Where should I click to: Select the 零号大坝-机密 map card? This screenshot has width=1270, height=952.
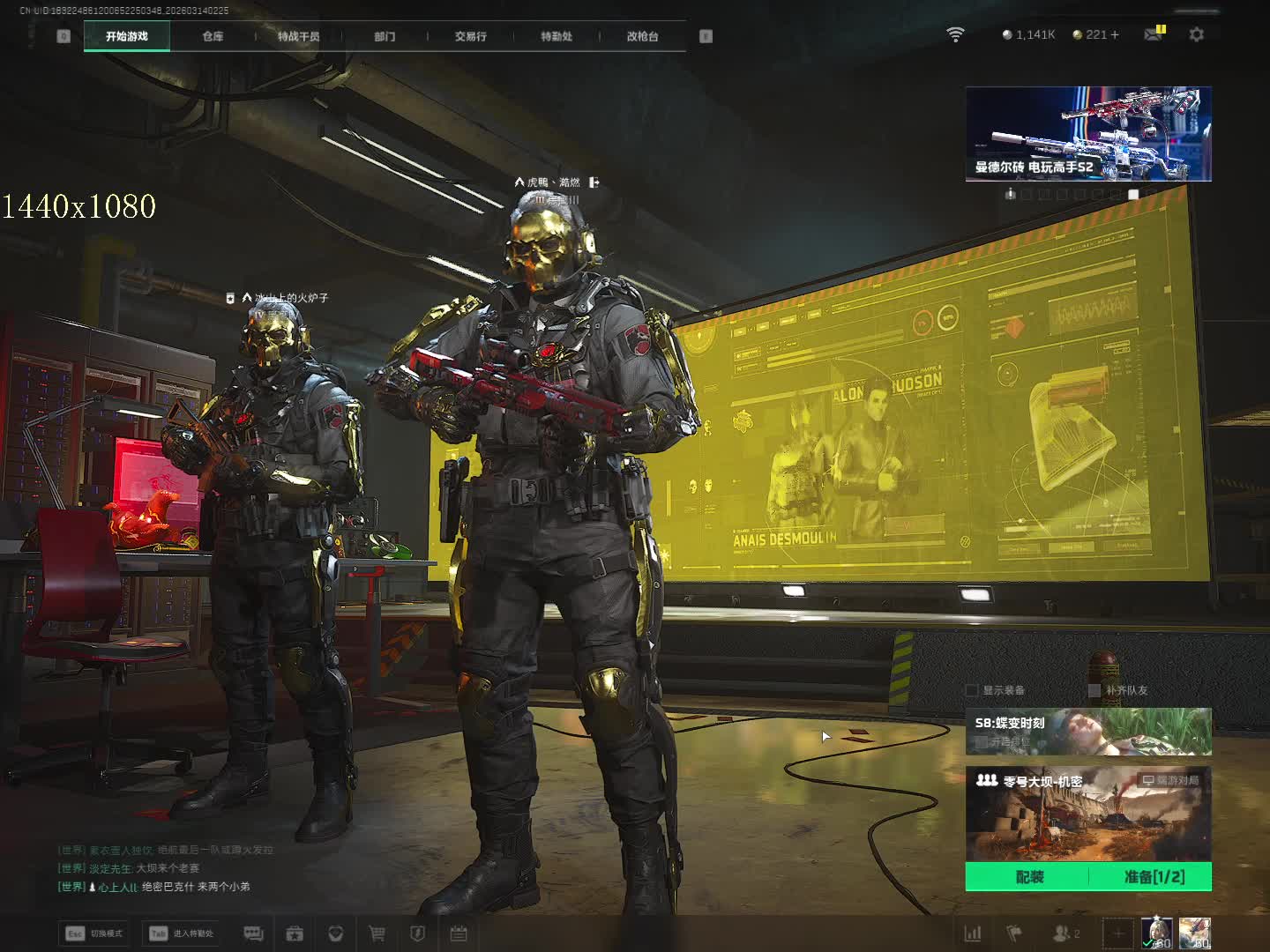click(1087, 814)
